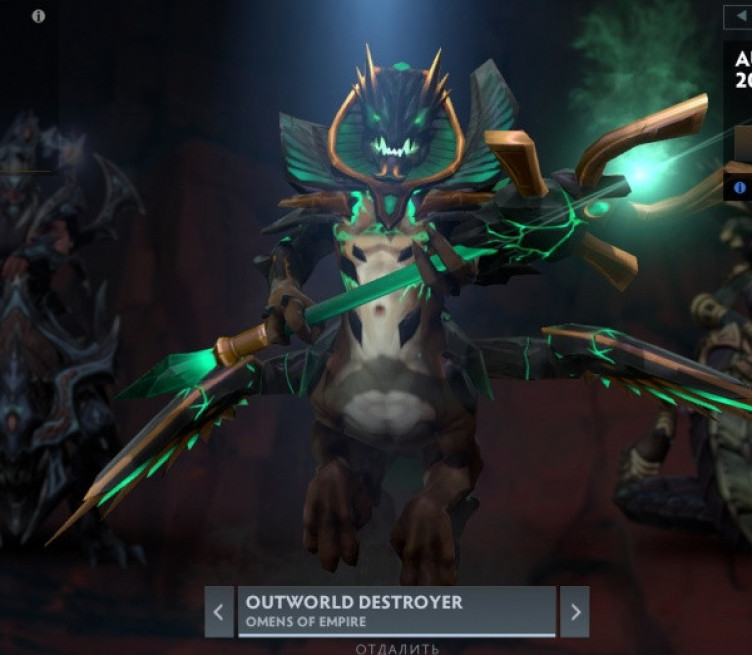Go to the previous hero set

[x=219, y=611]
